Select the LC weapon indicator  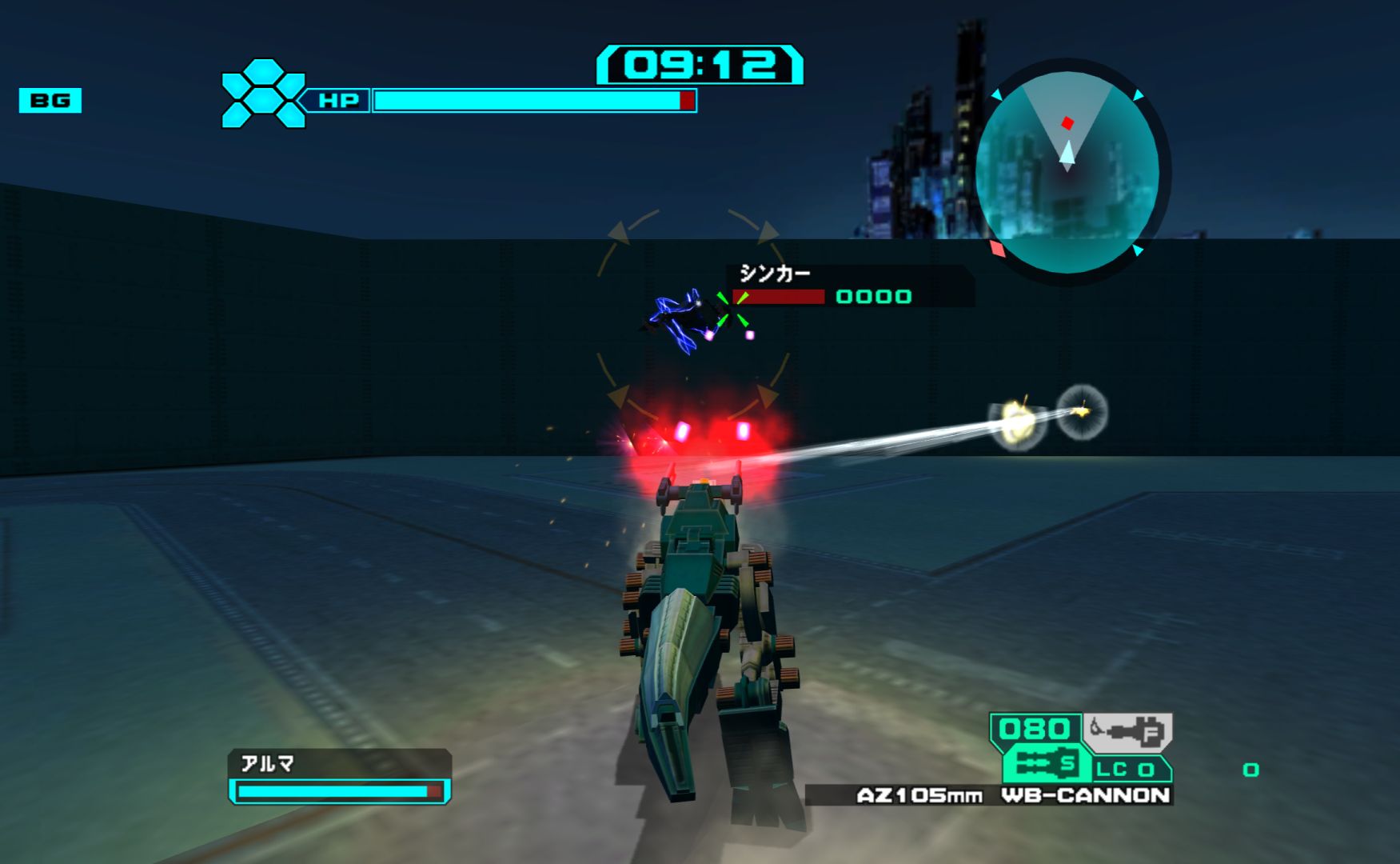point(1126,770)
